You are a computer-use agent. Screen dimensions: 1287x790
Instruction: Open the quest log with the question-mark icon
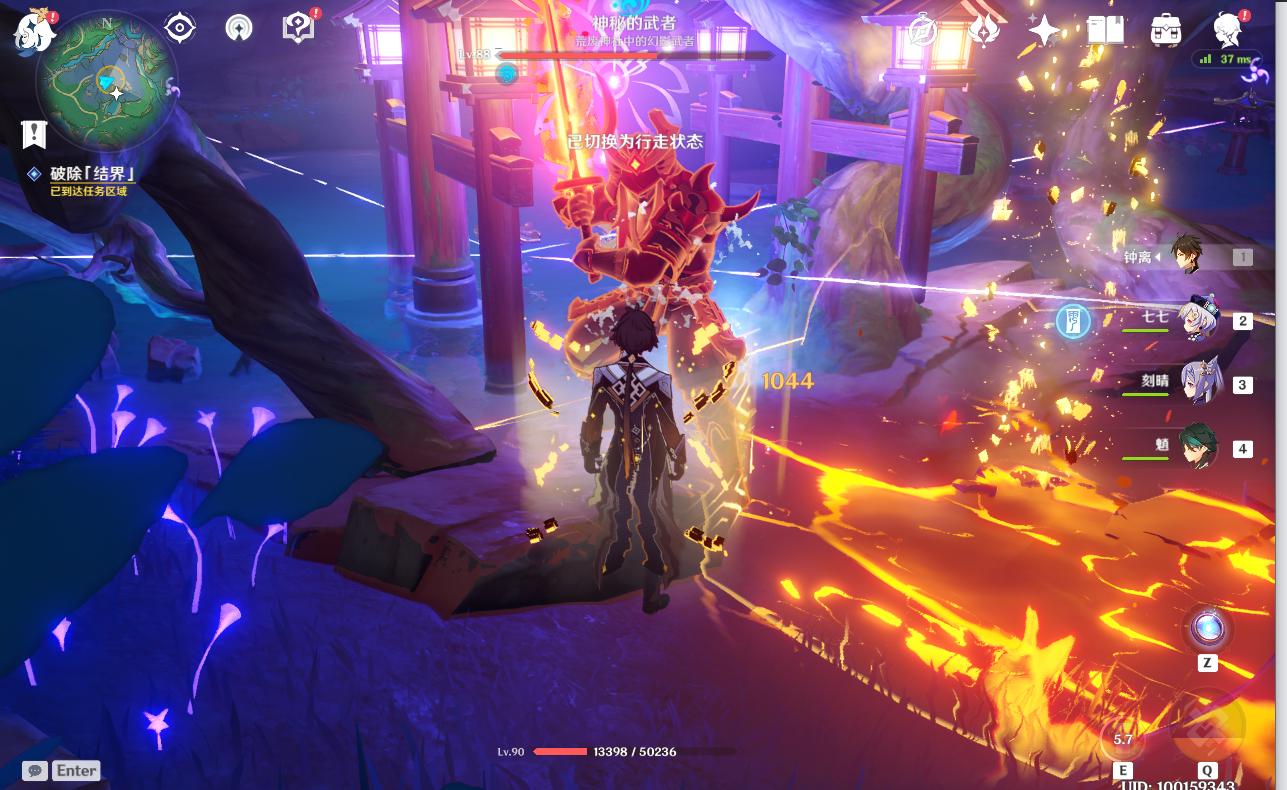click(x=298, y=28)
